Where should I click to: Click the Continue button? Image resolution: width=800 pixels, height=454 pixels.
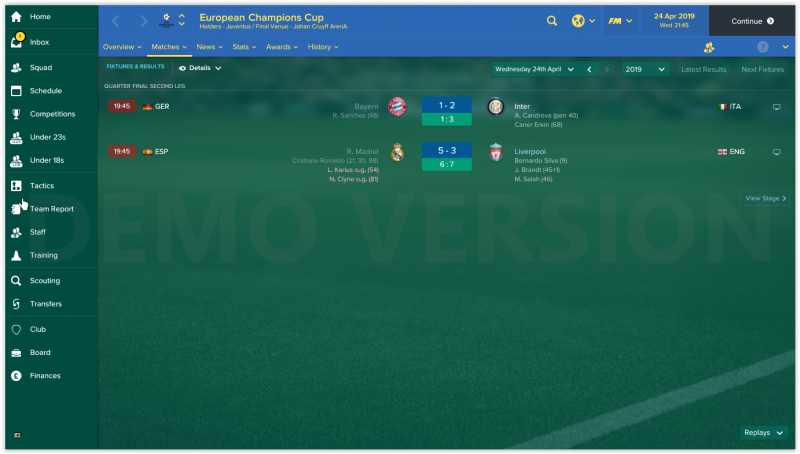pos(752,20)
